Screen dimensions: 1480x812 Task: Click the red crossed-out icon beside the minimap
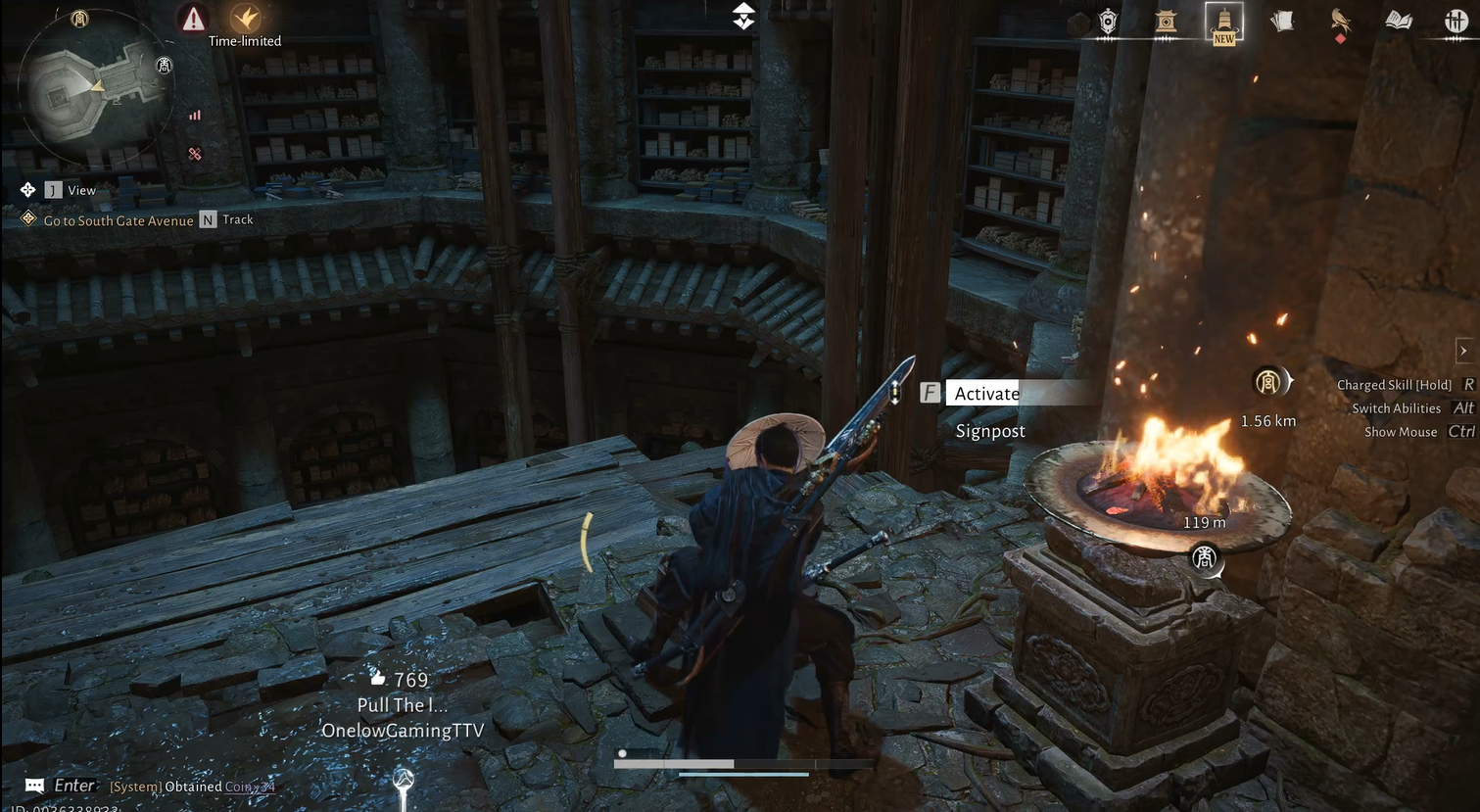(x=195, y=154)
